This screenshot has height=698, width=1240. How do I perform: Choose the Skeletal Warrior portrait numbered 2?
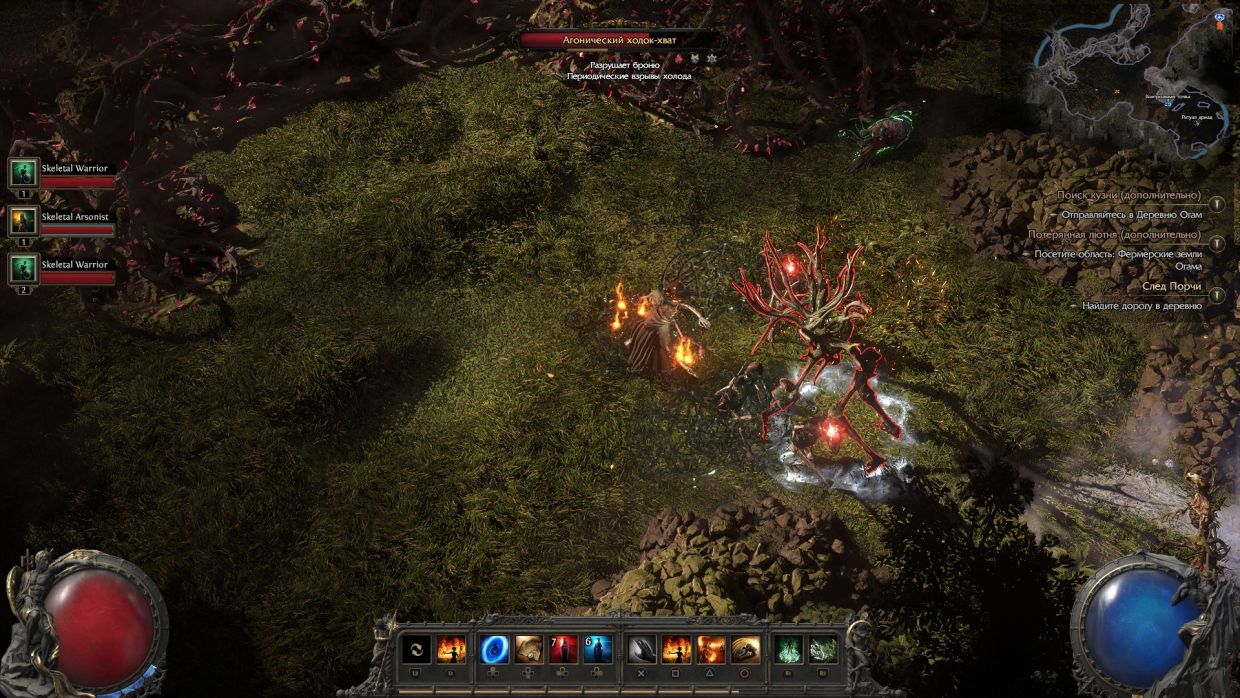[23, 268]
